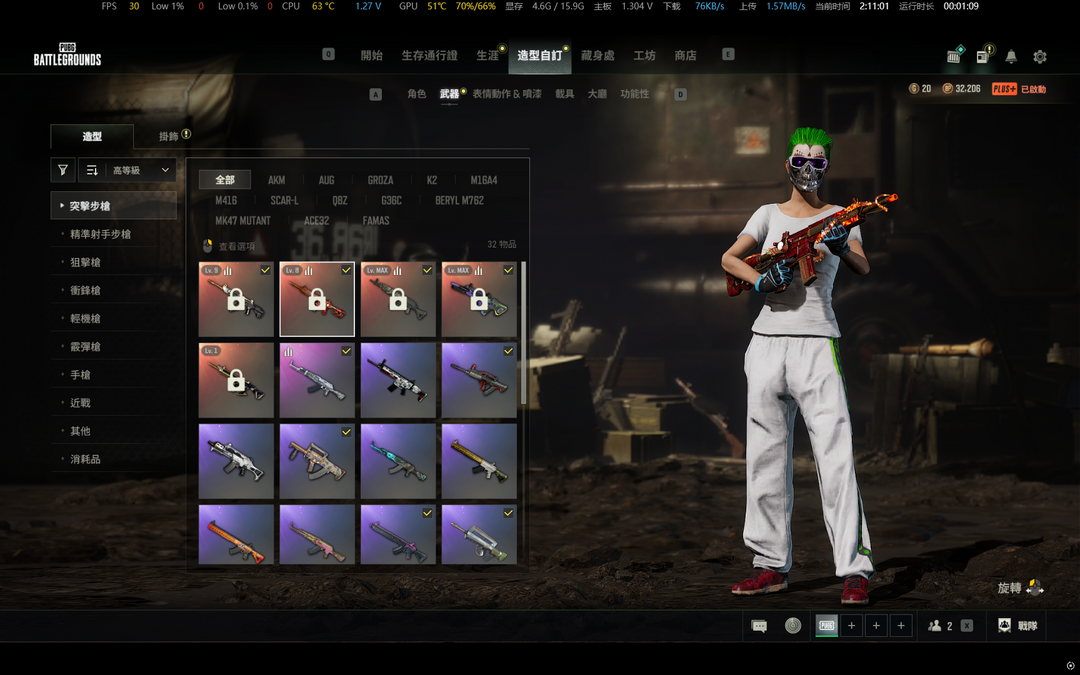This screenshot has height=675, width=1080.
Task: Open settings with the gear icon
Action: pos(1039,57)
